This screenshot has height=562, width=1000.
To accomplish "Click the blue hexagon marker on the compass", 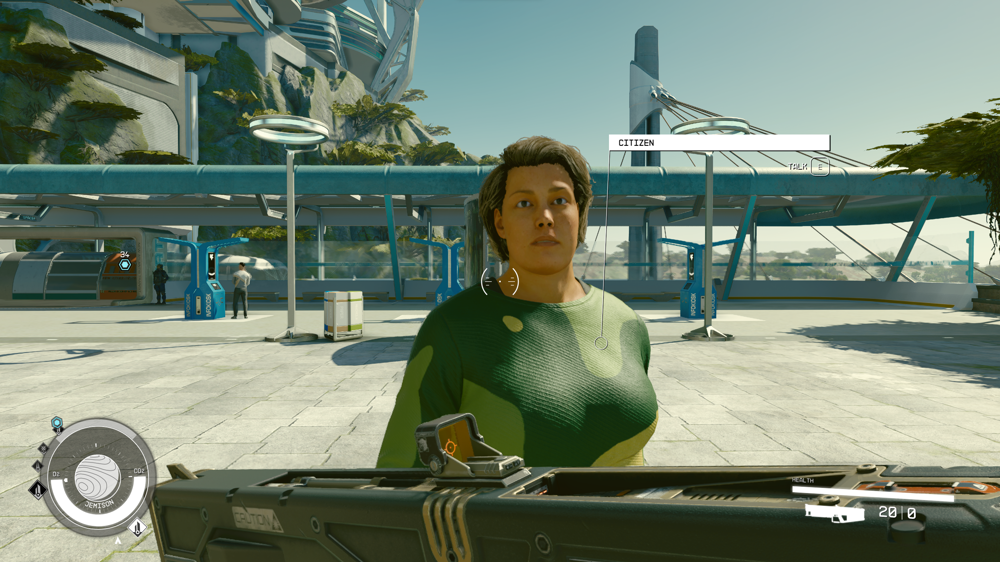I will pyautogui.click(x=57, y=424).
